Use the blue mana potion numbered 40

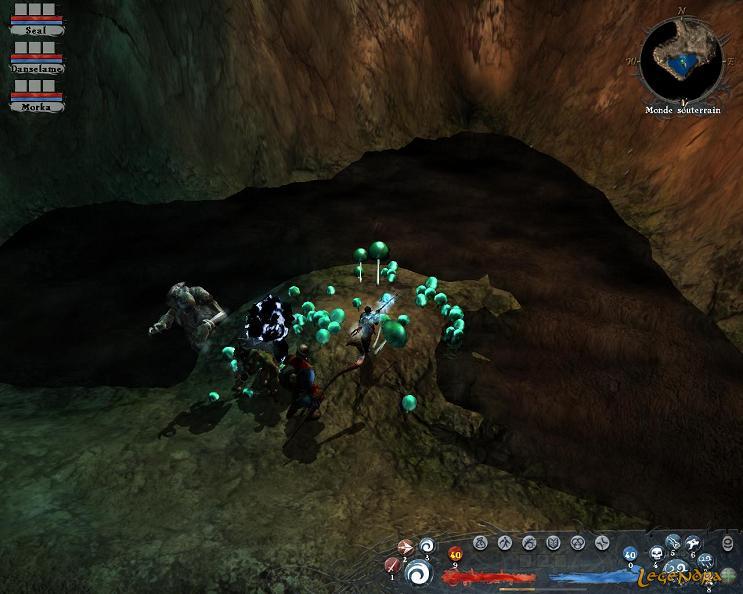click(630, 554)
